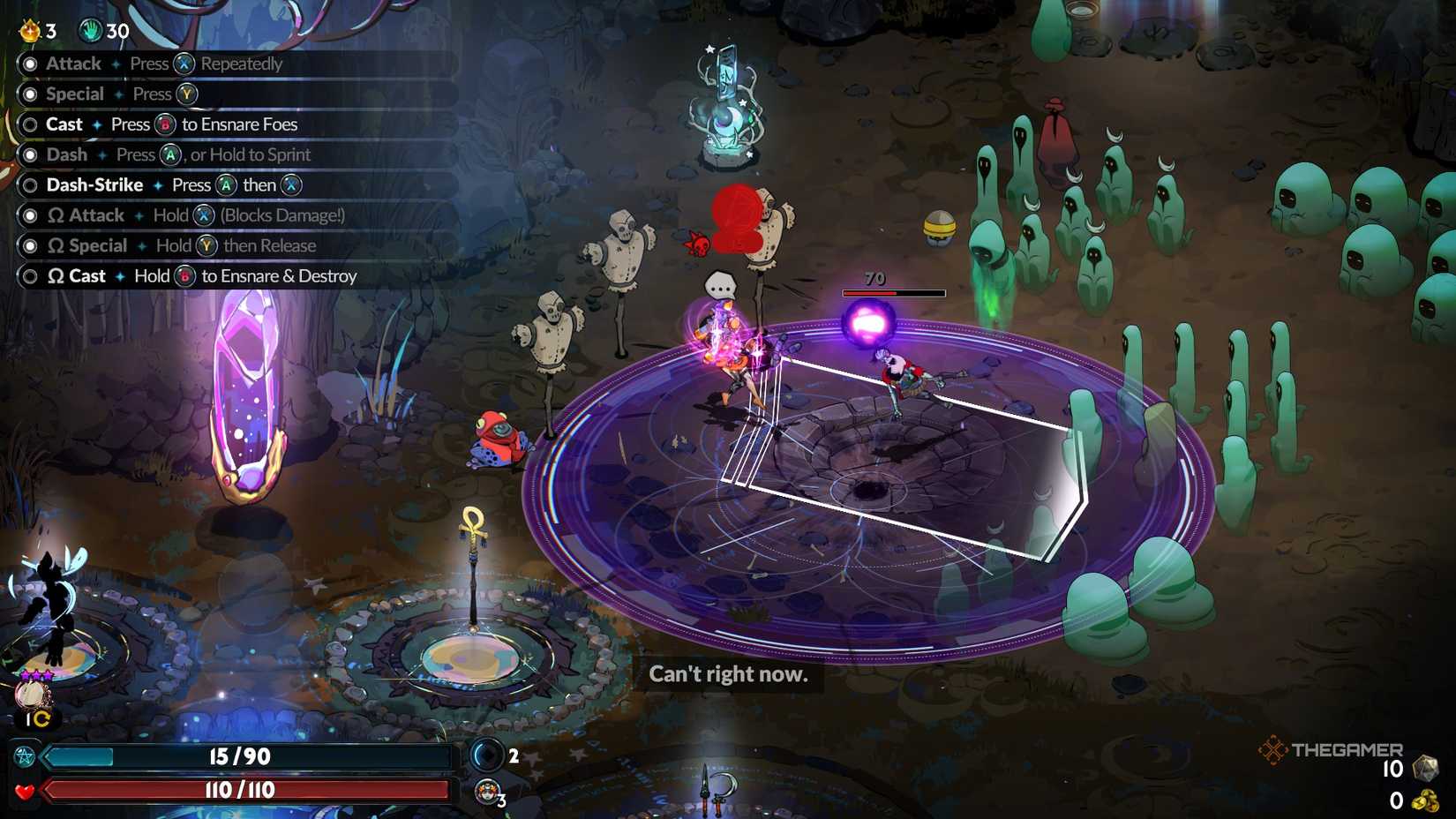This screenshot has height=819, width=1456.
Task: Select the Dash or Sprint objective row
Action: pyautogui.click(x=178, y=154)
